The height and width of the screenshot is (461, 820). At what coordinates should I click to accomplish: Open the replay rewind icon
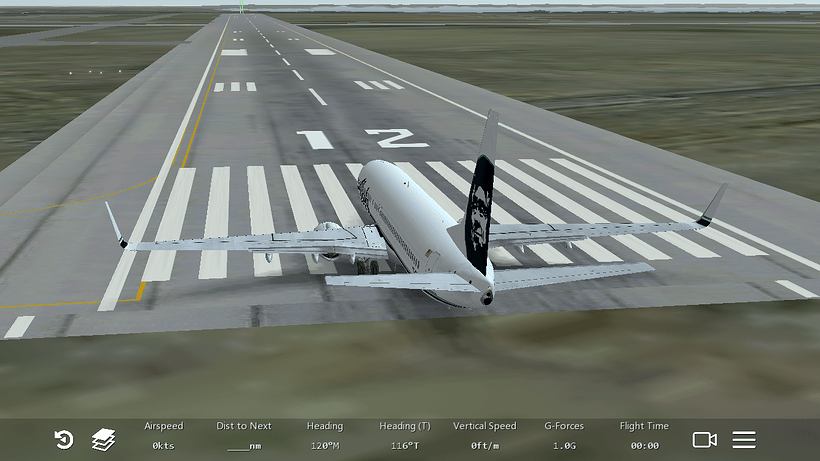(x=64, y=439)
